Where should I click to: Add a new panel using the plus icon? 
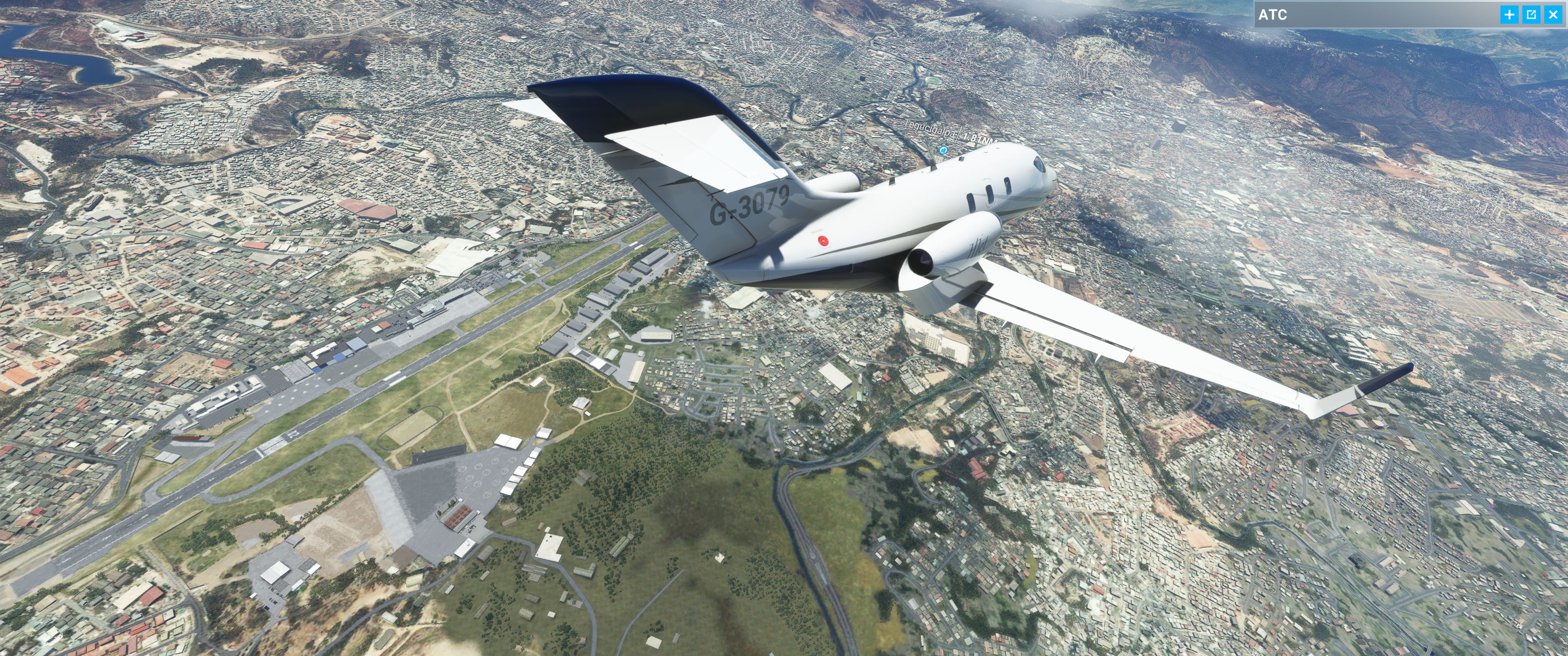pos(1510,15)
